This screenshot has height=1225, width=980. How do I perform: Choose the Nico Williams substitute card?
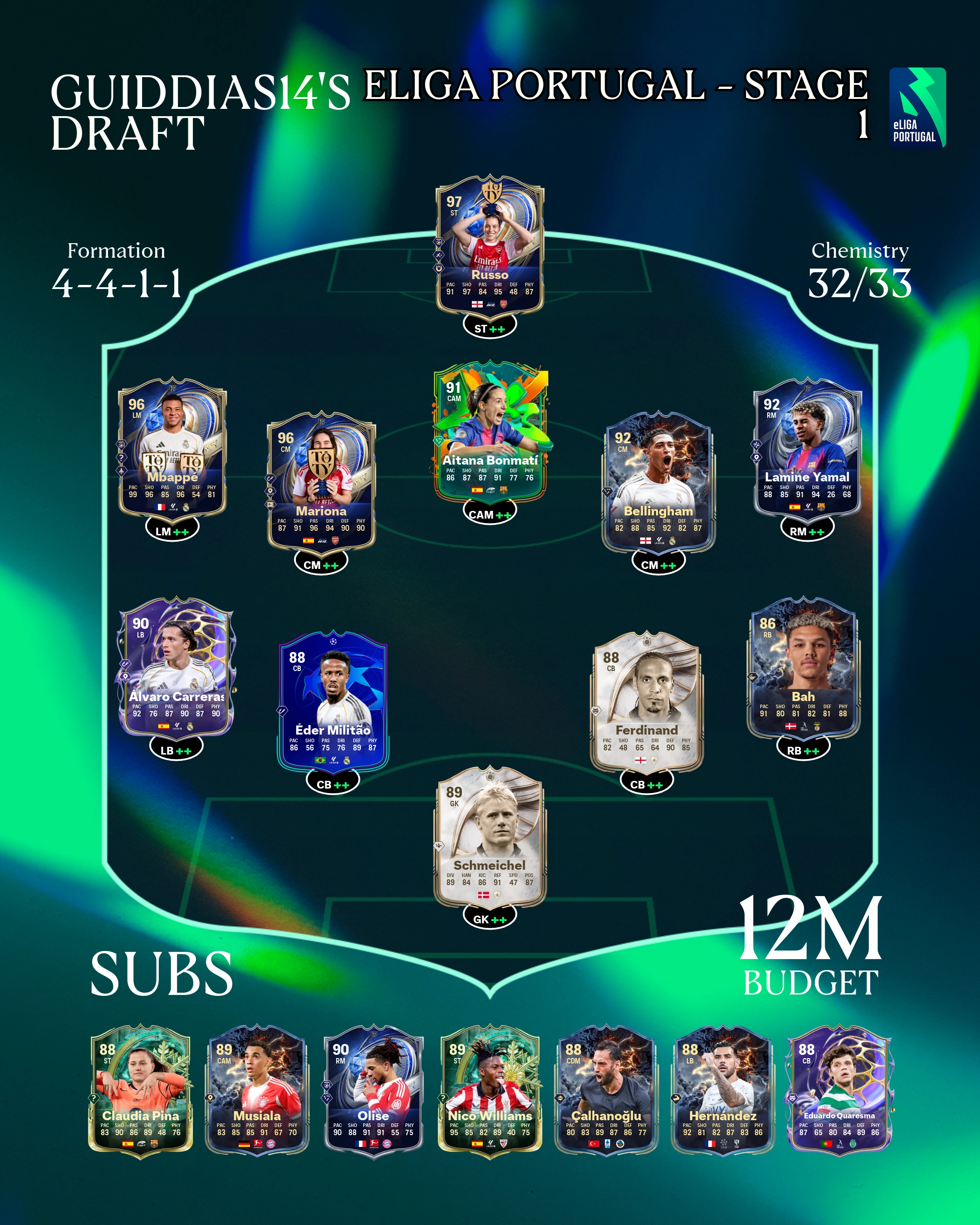click(490, 1091)
